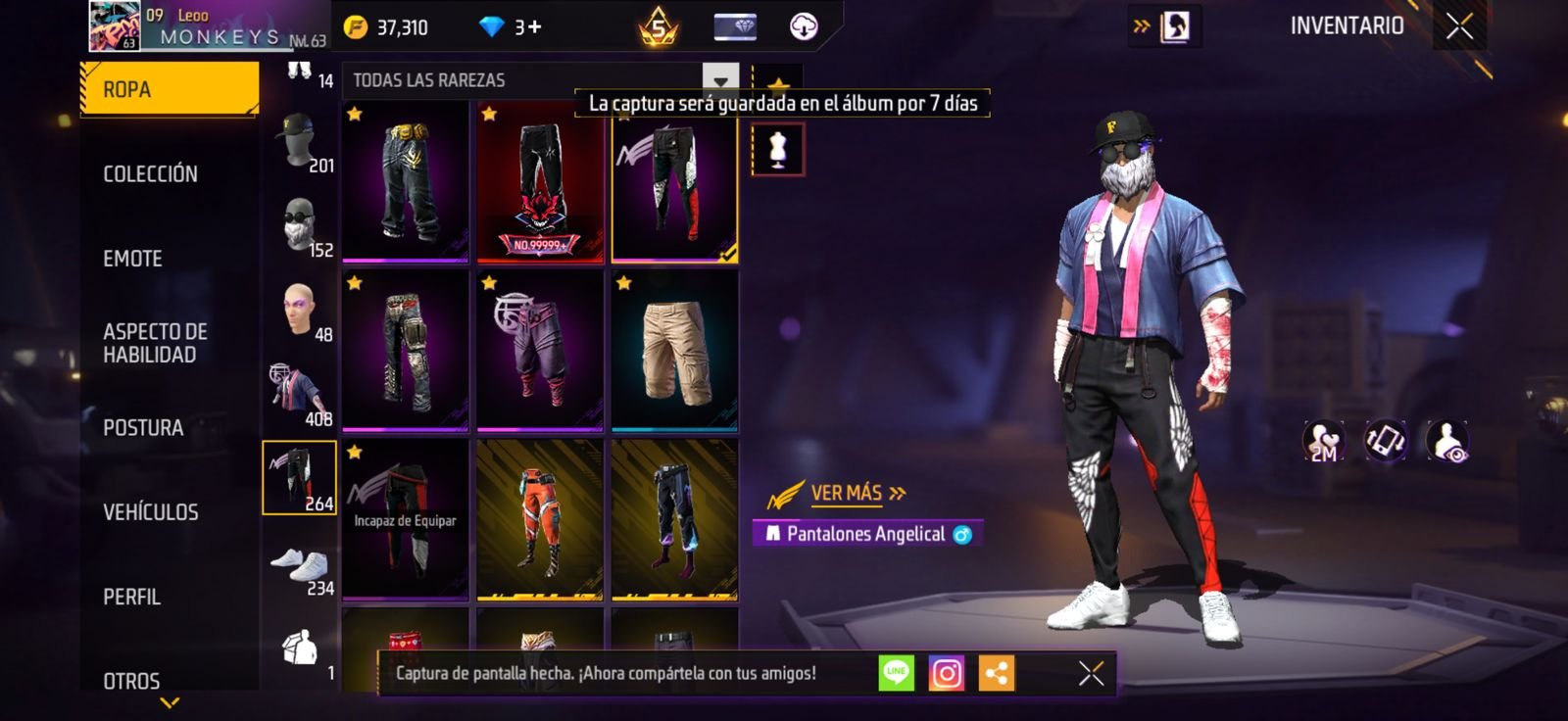Open the Ropa category
This screenshot has height=721, width=1568.
(169, 89)
